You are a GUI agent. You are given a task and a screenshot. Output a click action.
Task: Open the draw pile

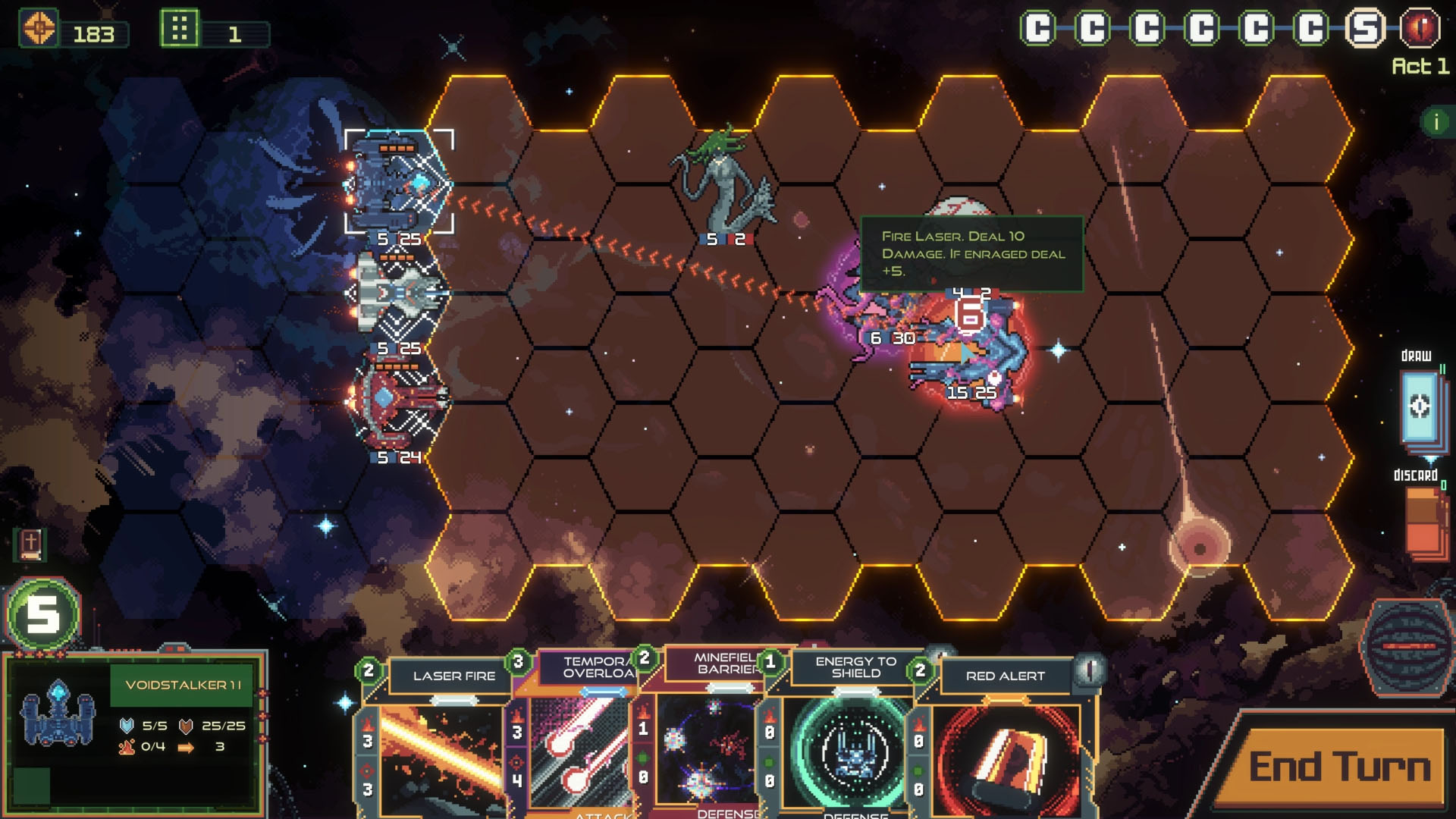point(1419,407)
